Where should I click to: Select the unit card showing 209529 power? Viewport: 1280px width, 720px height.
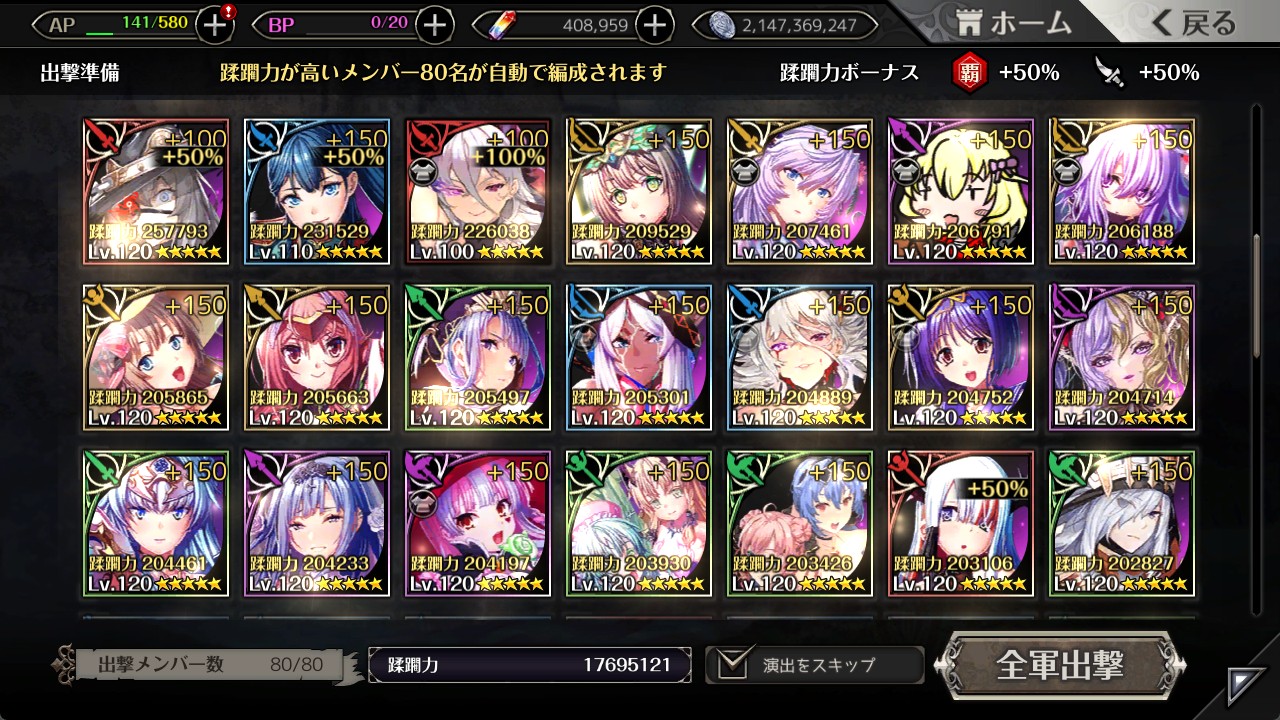(639, 192)
